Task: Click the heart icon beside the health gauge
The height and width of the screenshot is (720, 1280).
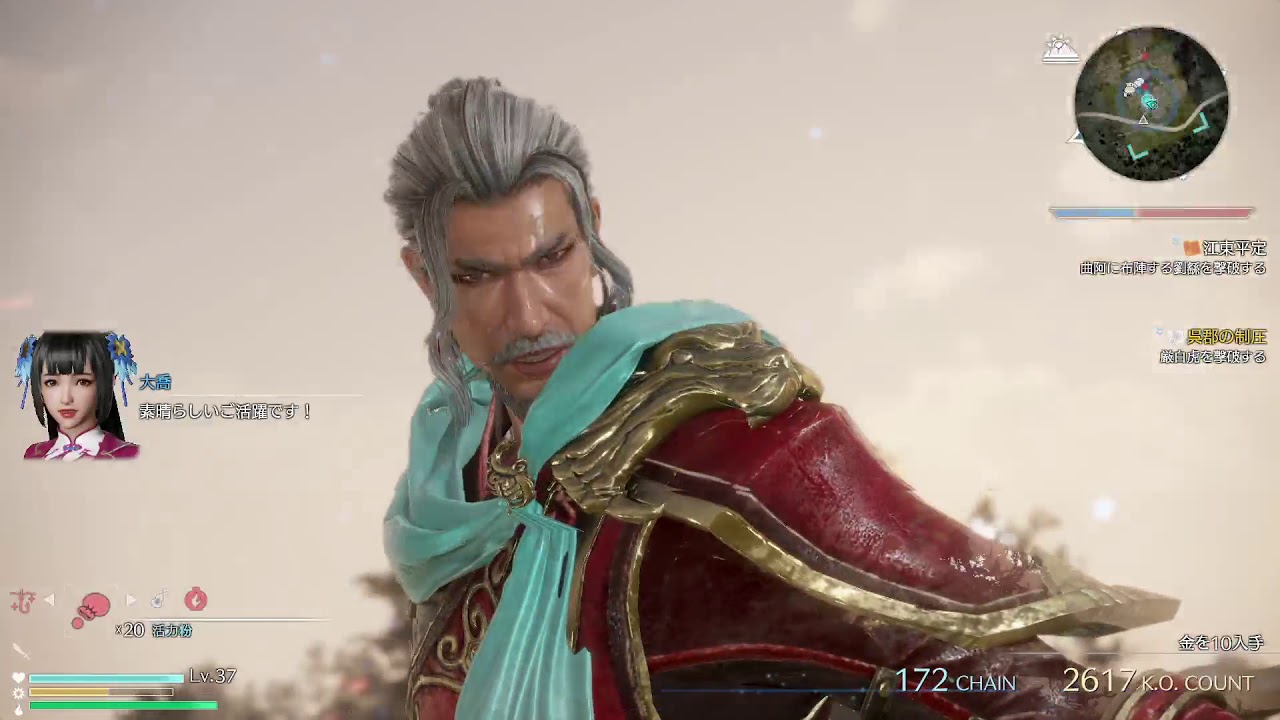Action: [19, 677]
